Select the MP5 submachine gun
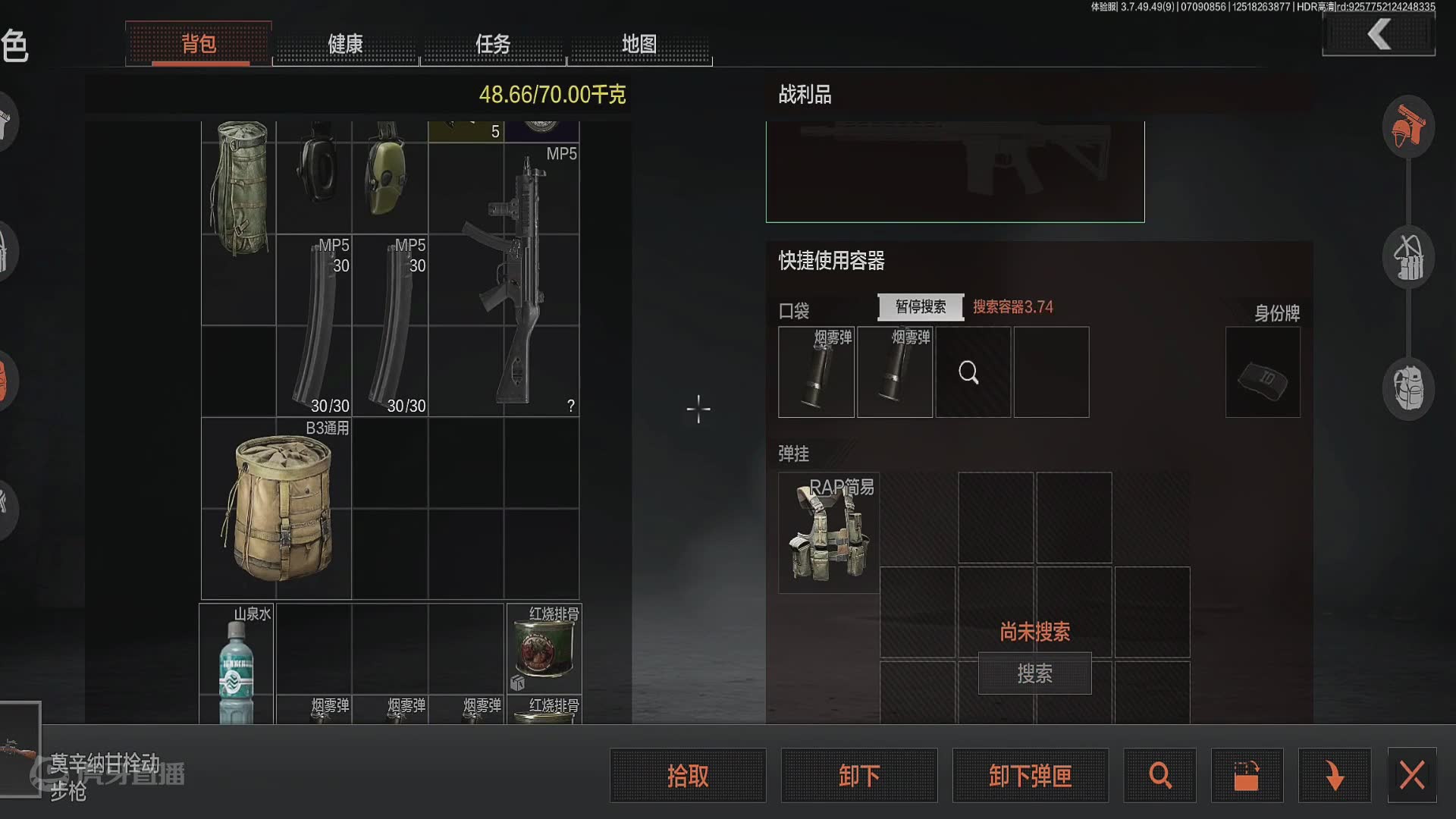This screenshot has height=819, width=1456. point(516,281)
